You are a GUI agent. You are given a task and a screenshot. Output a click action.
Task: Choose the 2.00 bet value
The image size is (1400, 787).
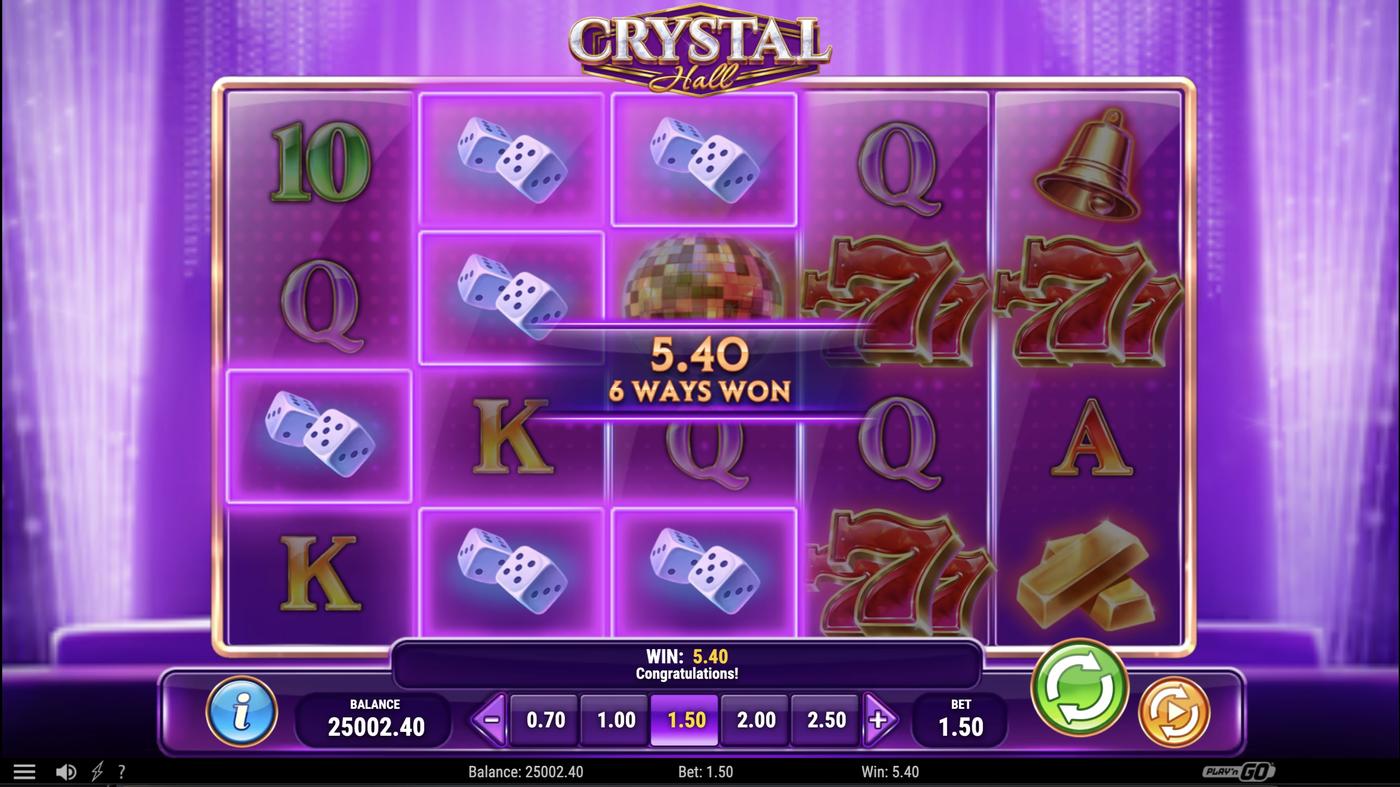[x=754, y=719]
